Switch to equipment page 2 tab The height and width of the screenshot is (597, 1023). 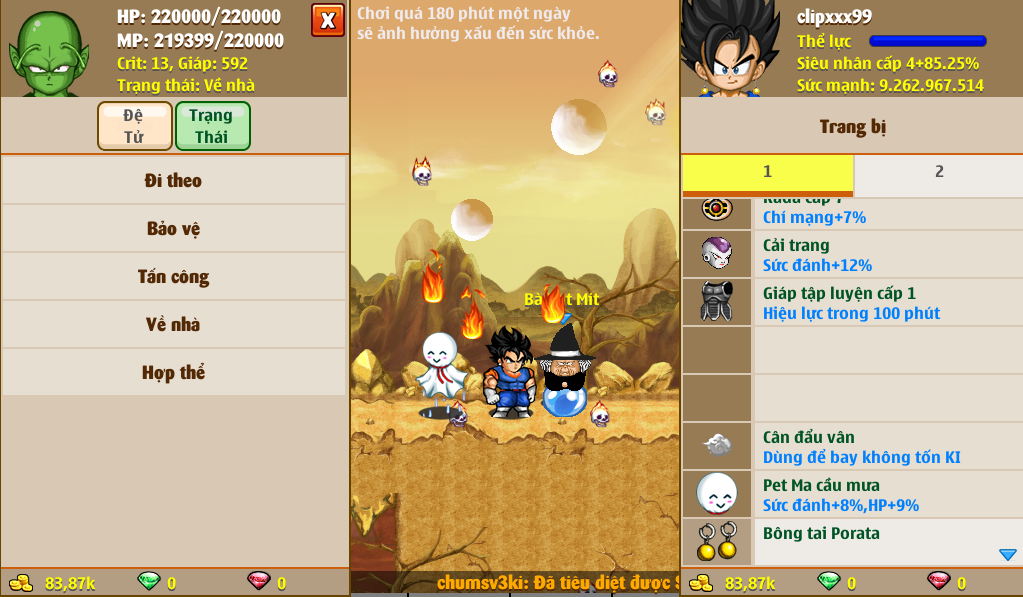coord(938,172)
